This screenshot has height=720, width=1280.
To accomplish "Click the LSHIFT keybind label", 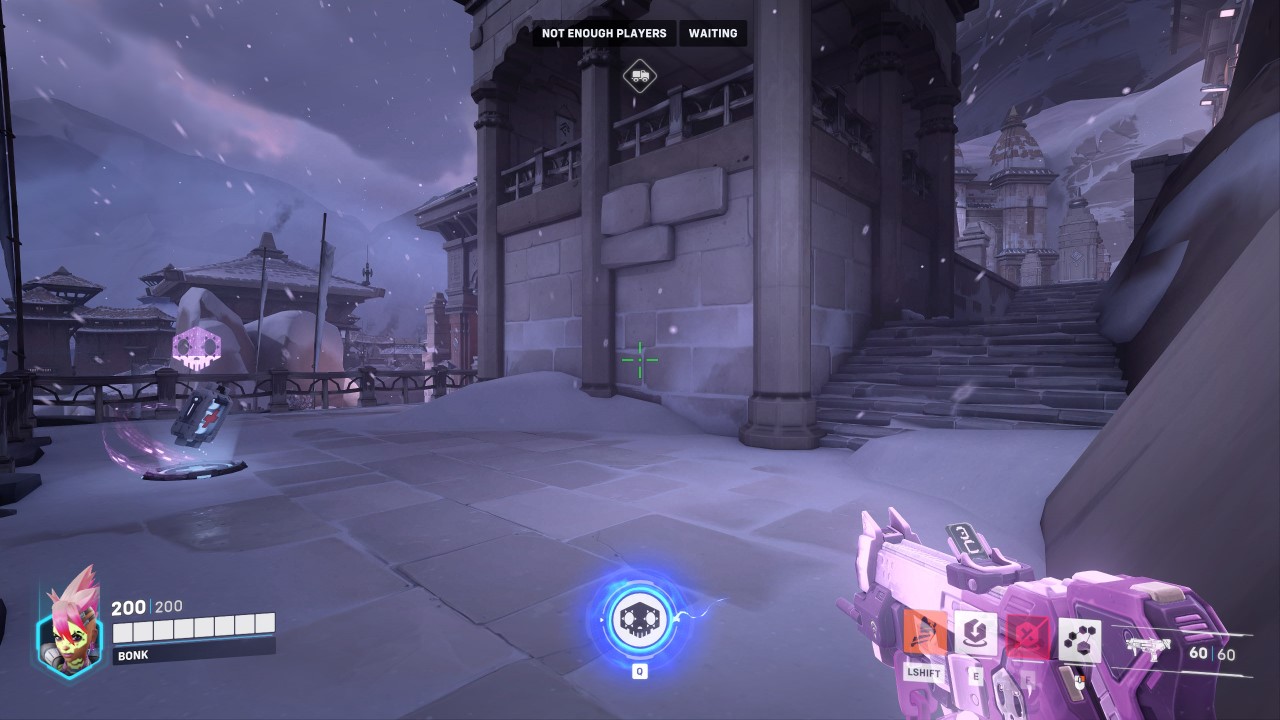I will (x=924, y=674).
